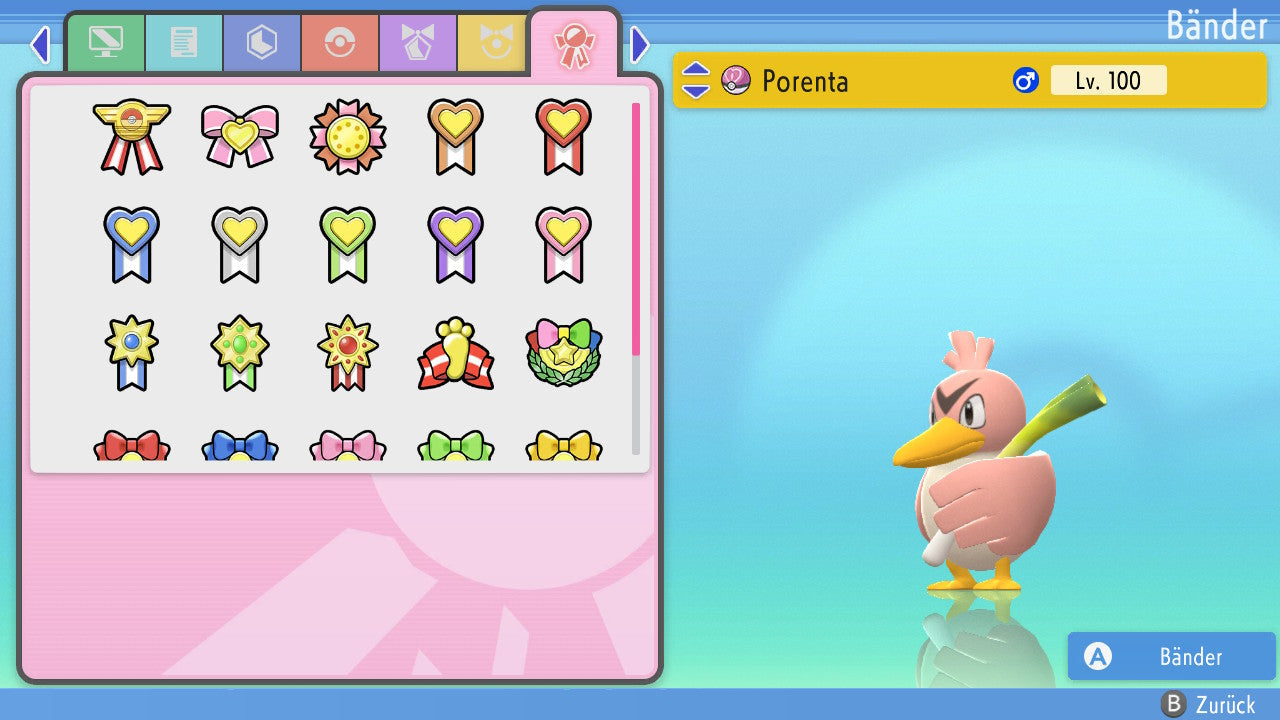Choose the green heart ribbon

[348, 244]
